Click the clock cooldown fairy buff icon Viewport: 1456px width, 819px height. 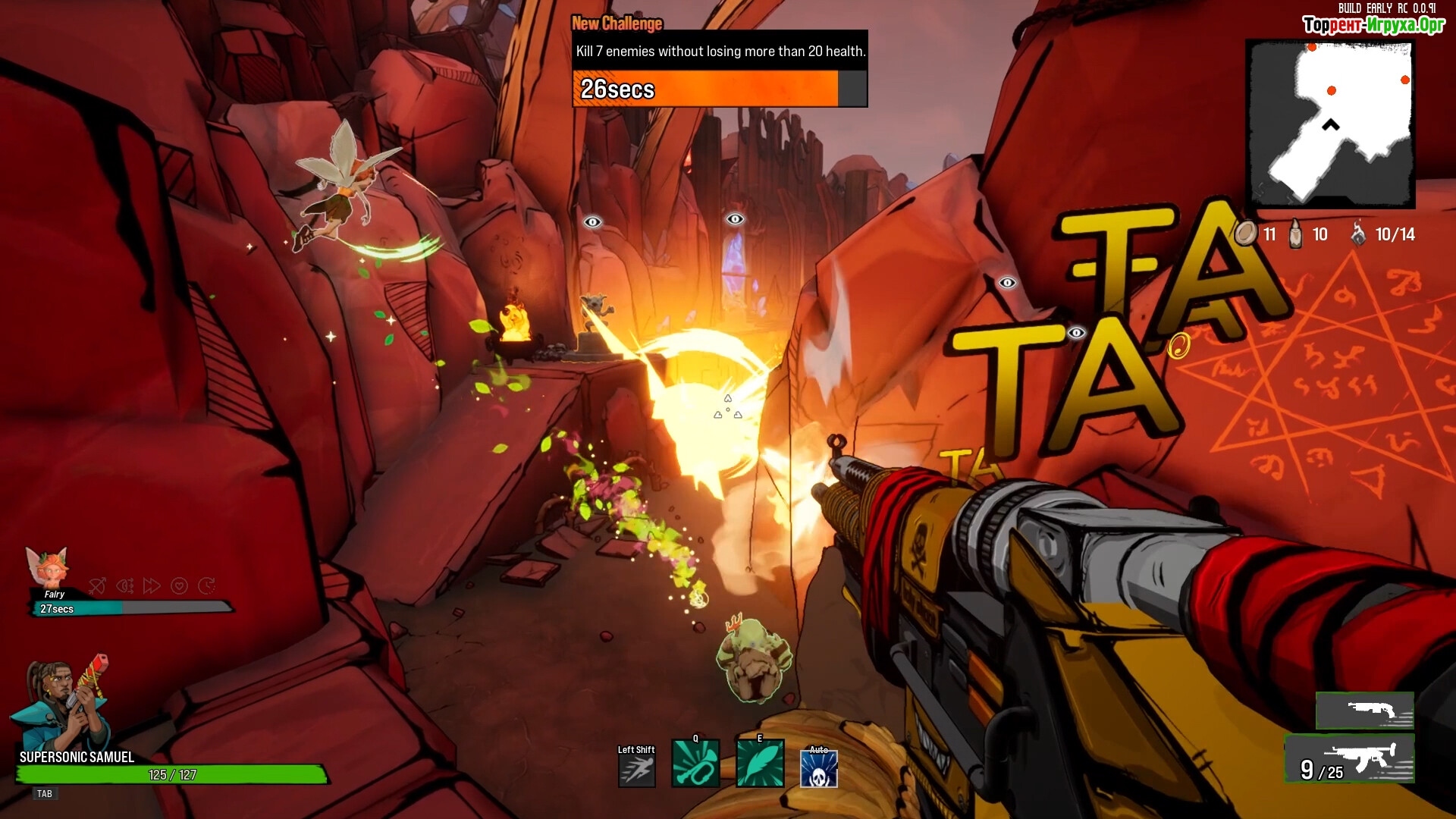point(206,585)
